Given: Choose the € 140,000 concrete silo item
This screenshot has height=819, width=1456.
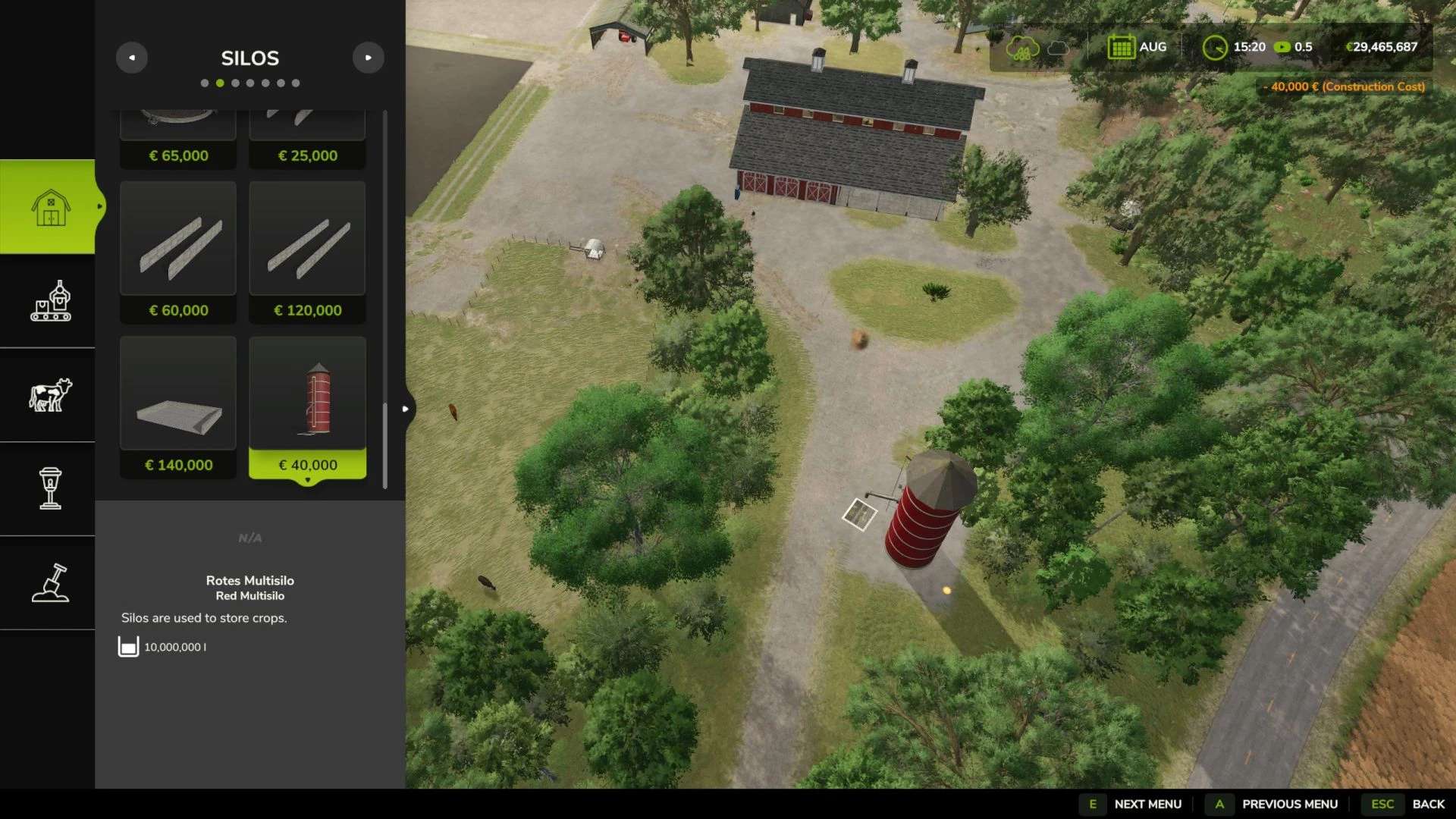Looking at the screenshot, I should (178, 406).
